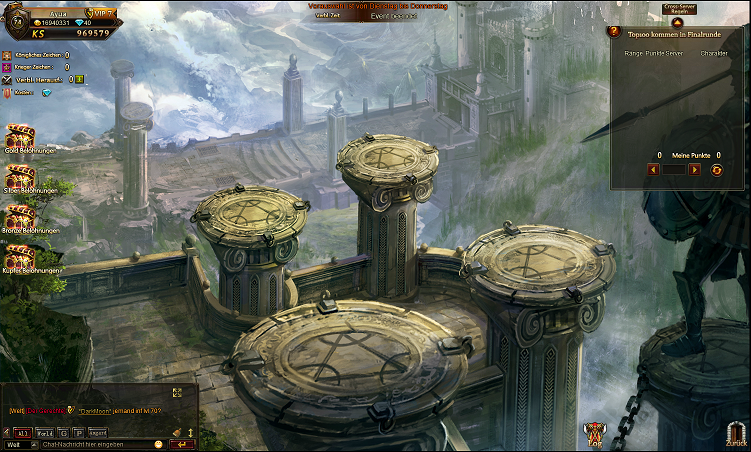Switch to the All chat tab
This screenshot has width=751, height=452.
tap(22, 432)
